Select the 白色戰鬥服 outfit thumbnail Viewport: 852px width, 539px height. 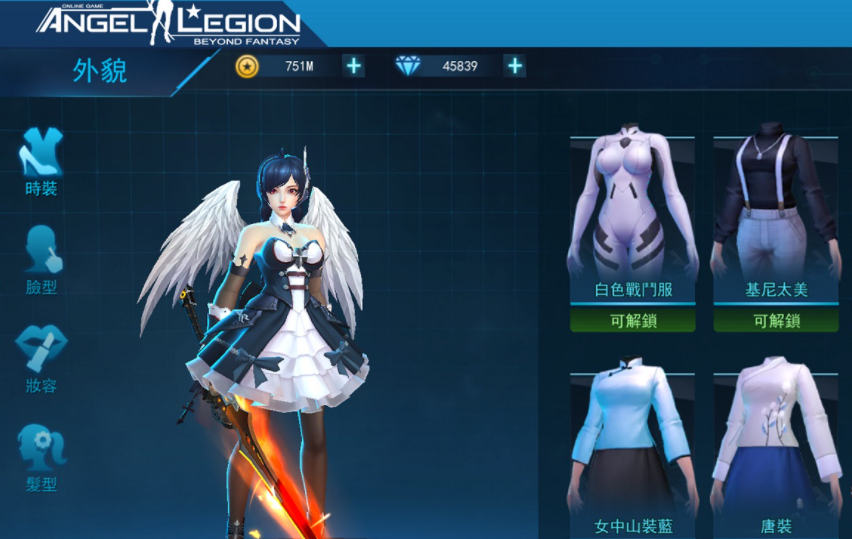(x=632, y=208)
